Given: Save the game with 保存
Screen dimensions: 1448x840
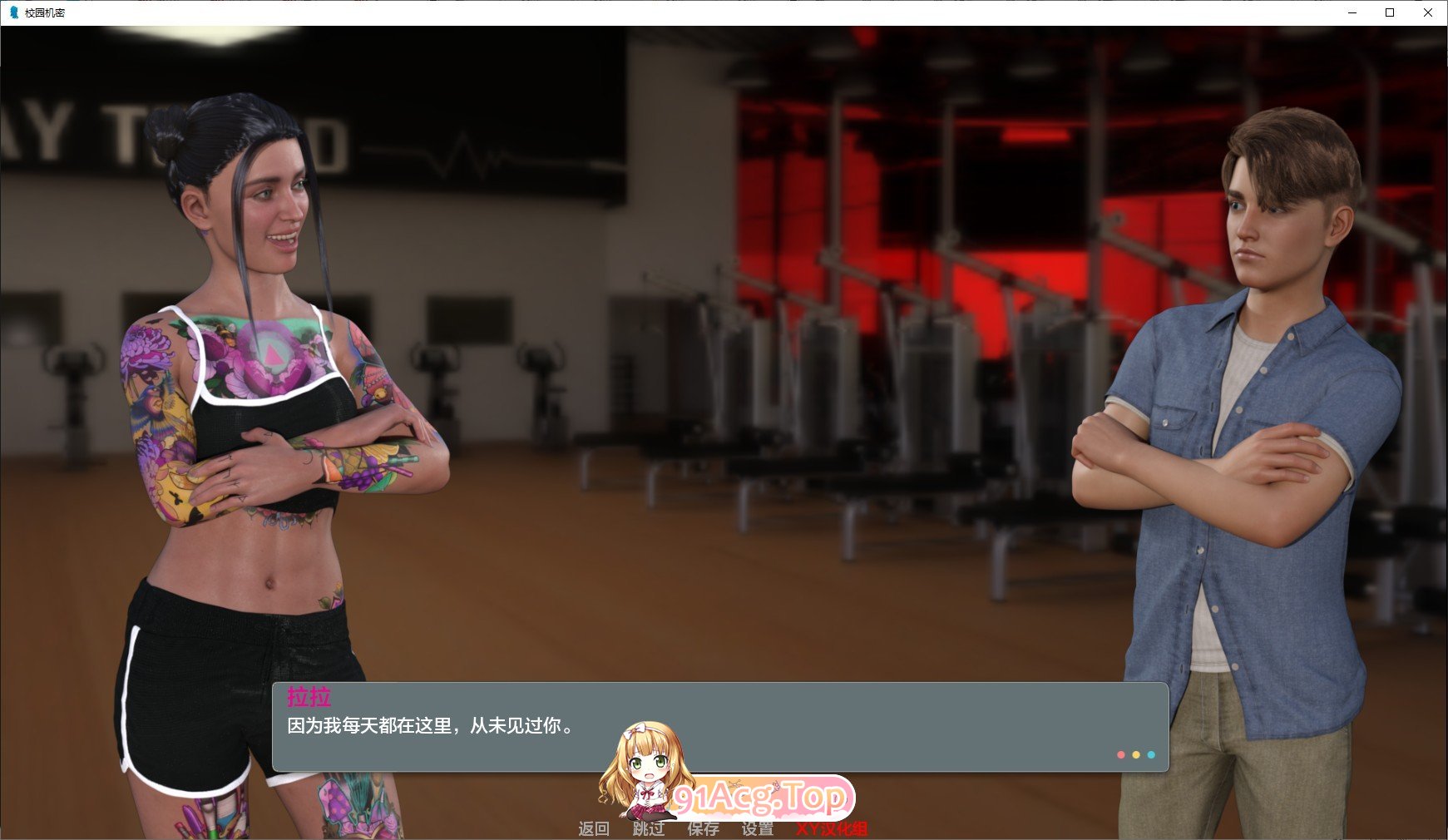Looking at the screenshot, I should point(701,829).
